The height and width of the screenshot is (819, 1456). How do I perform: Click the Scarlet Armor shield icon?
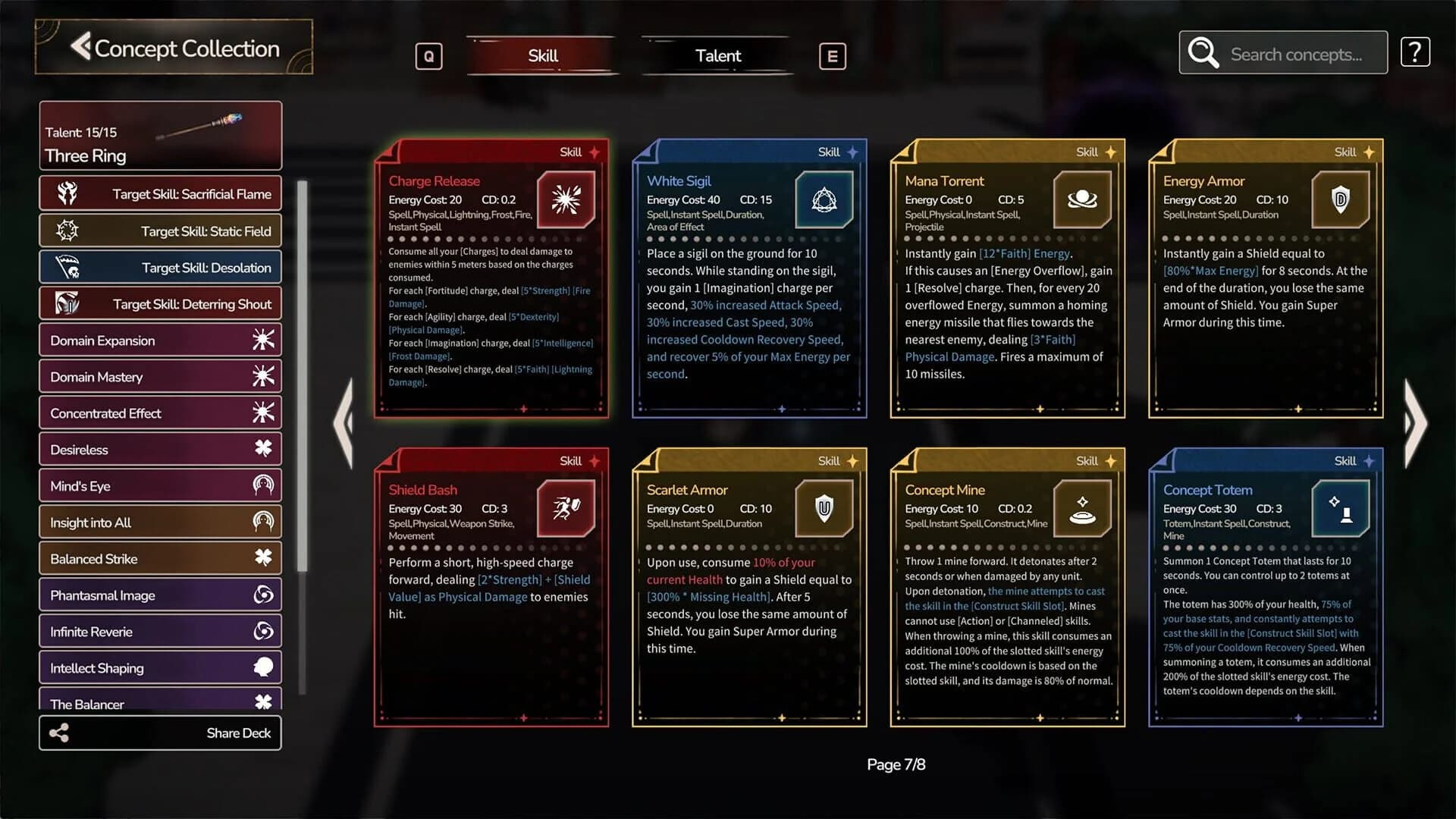[824, 509]
